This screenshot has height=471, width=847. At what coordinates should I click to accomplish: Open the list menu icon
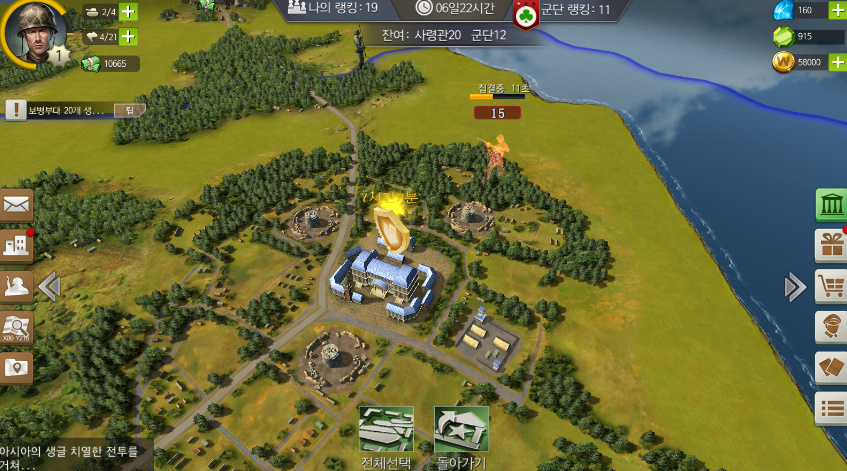coord(831,407)
